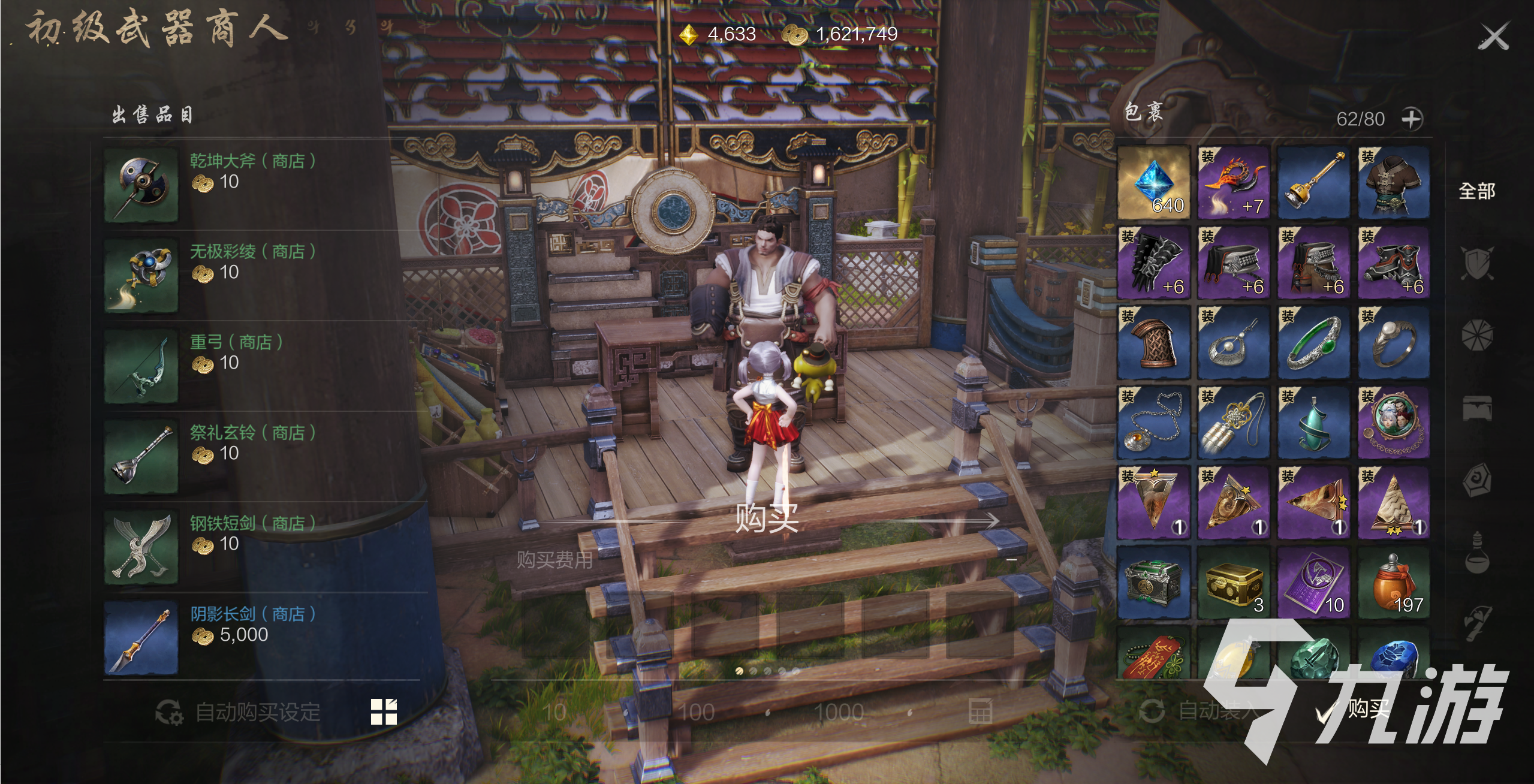Switch to the 全部 inventory filter
The height and width of the screenshot is (784, 1534).
click(x=1476, y=191)
